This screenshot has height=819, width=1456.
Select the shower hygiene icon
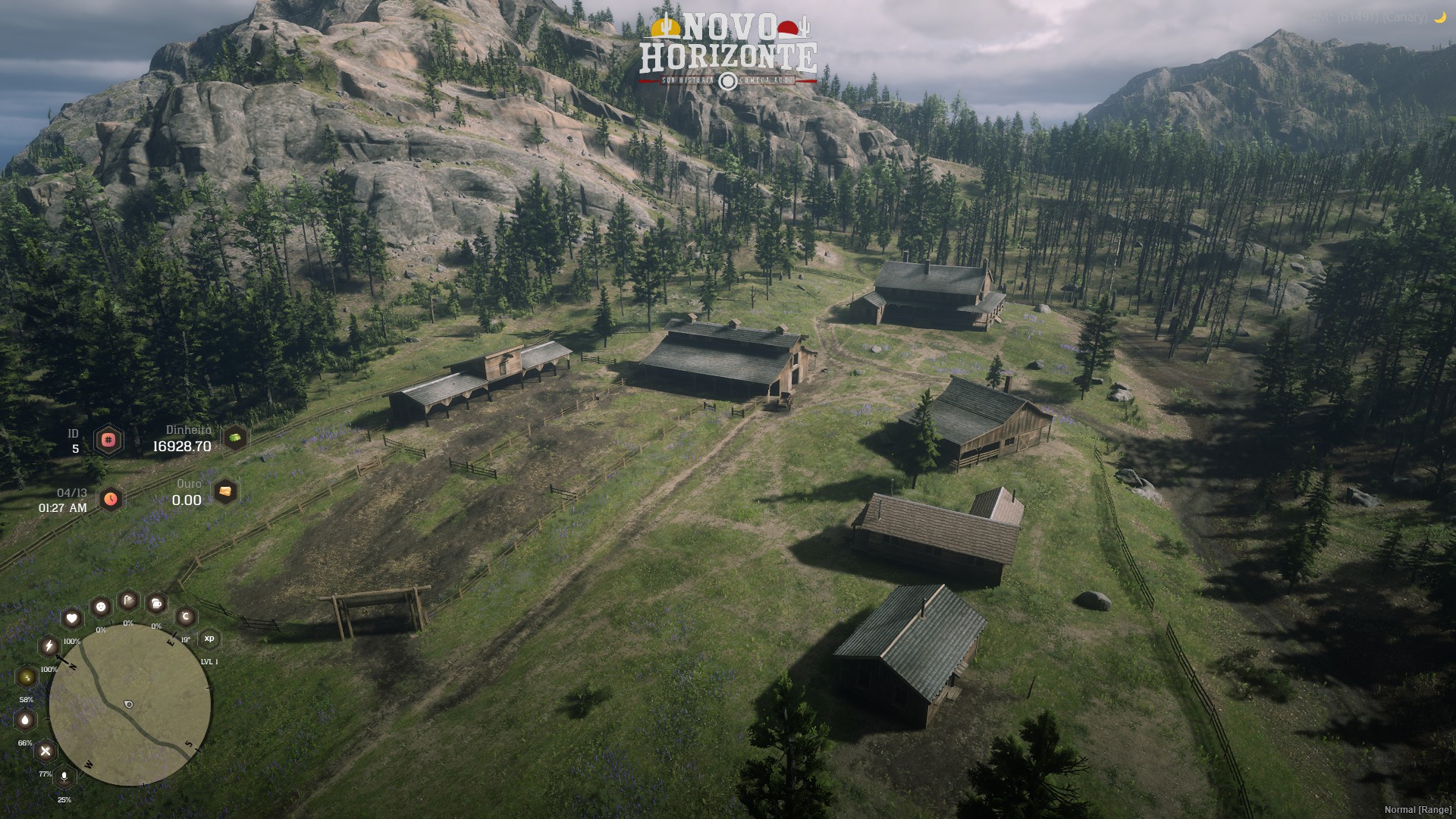128,601
